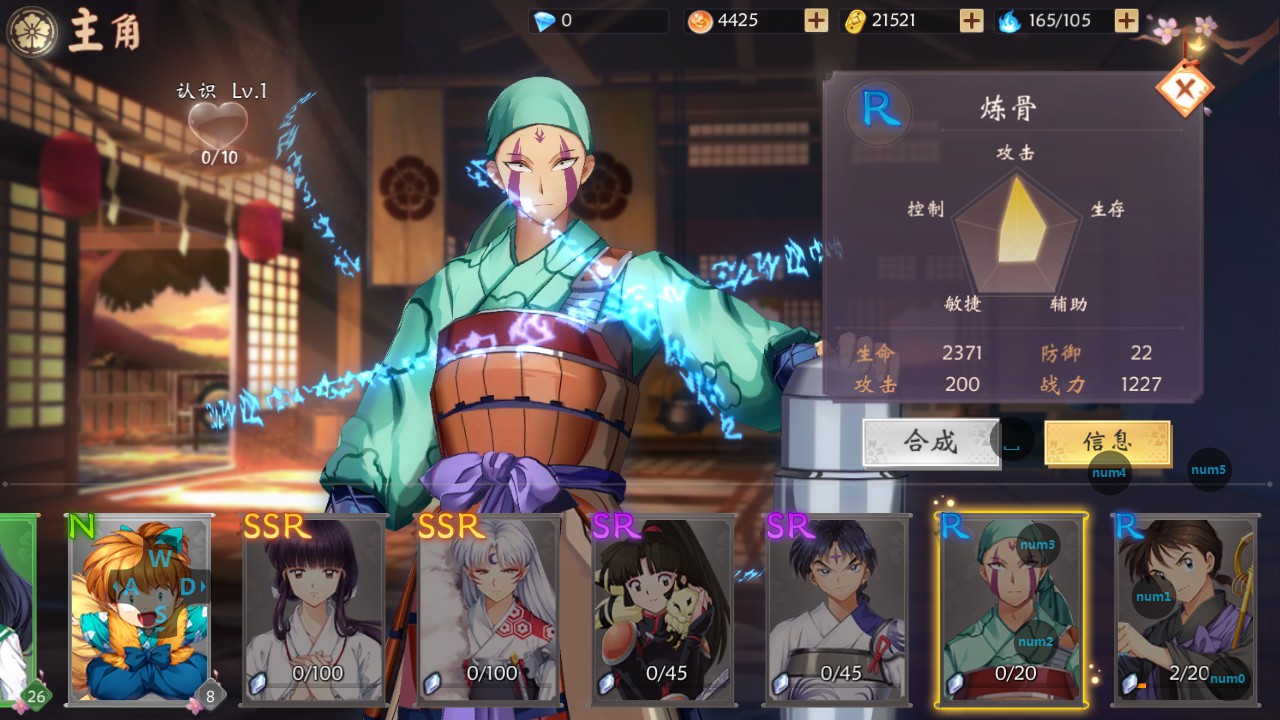The height and width of the screenshot is (720, 1280).
Task: Select the SSR dark-haired priestess card
Action: (x=315, y=608)
